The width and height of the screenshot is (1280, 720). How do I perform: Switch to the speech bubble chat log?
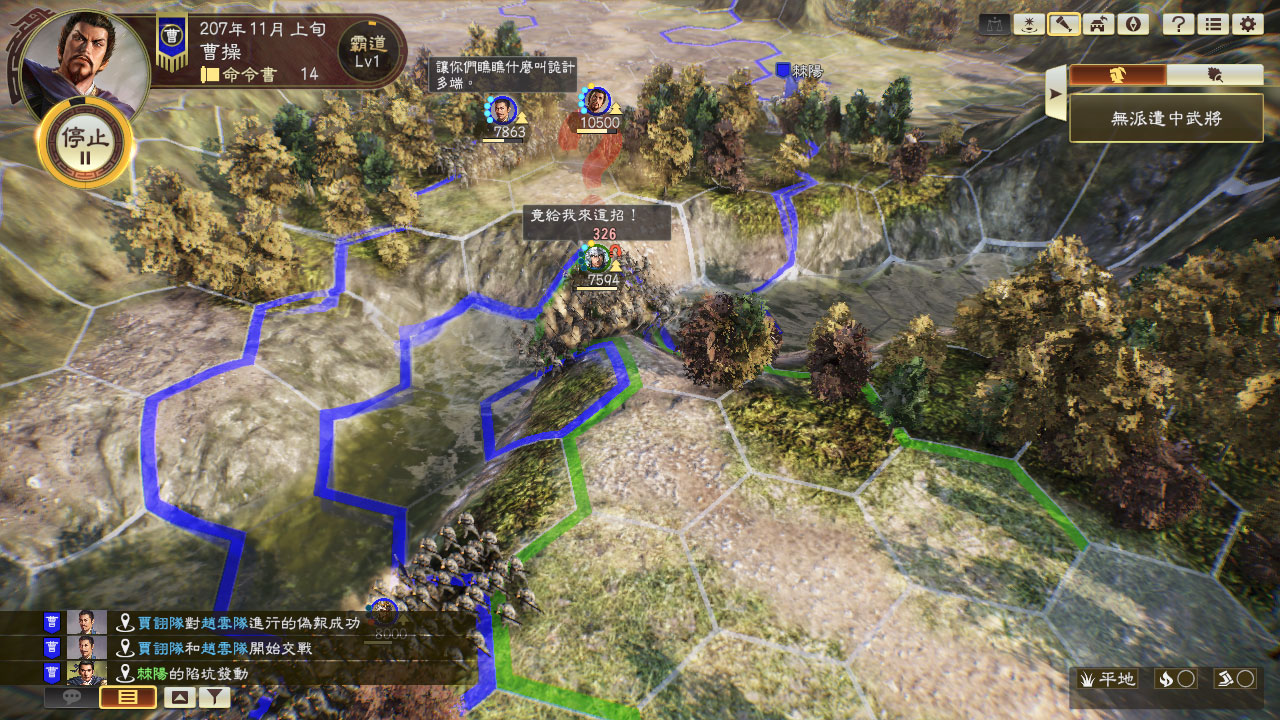tap(72, 698)
